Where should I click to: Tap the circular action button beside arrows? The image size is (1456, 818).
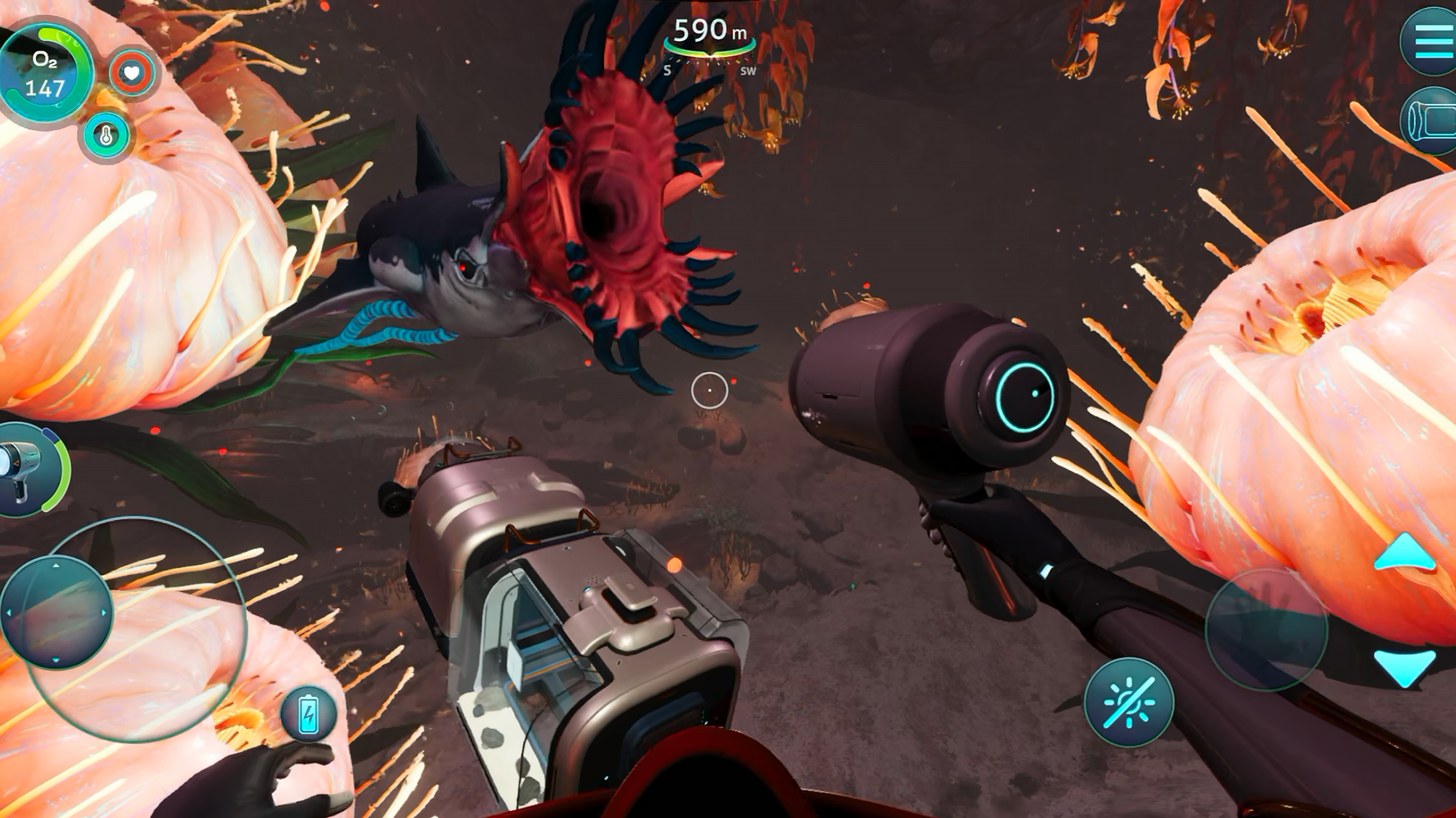[x=1266, y=629]
